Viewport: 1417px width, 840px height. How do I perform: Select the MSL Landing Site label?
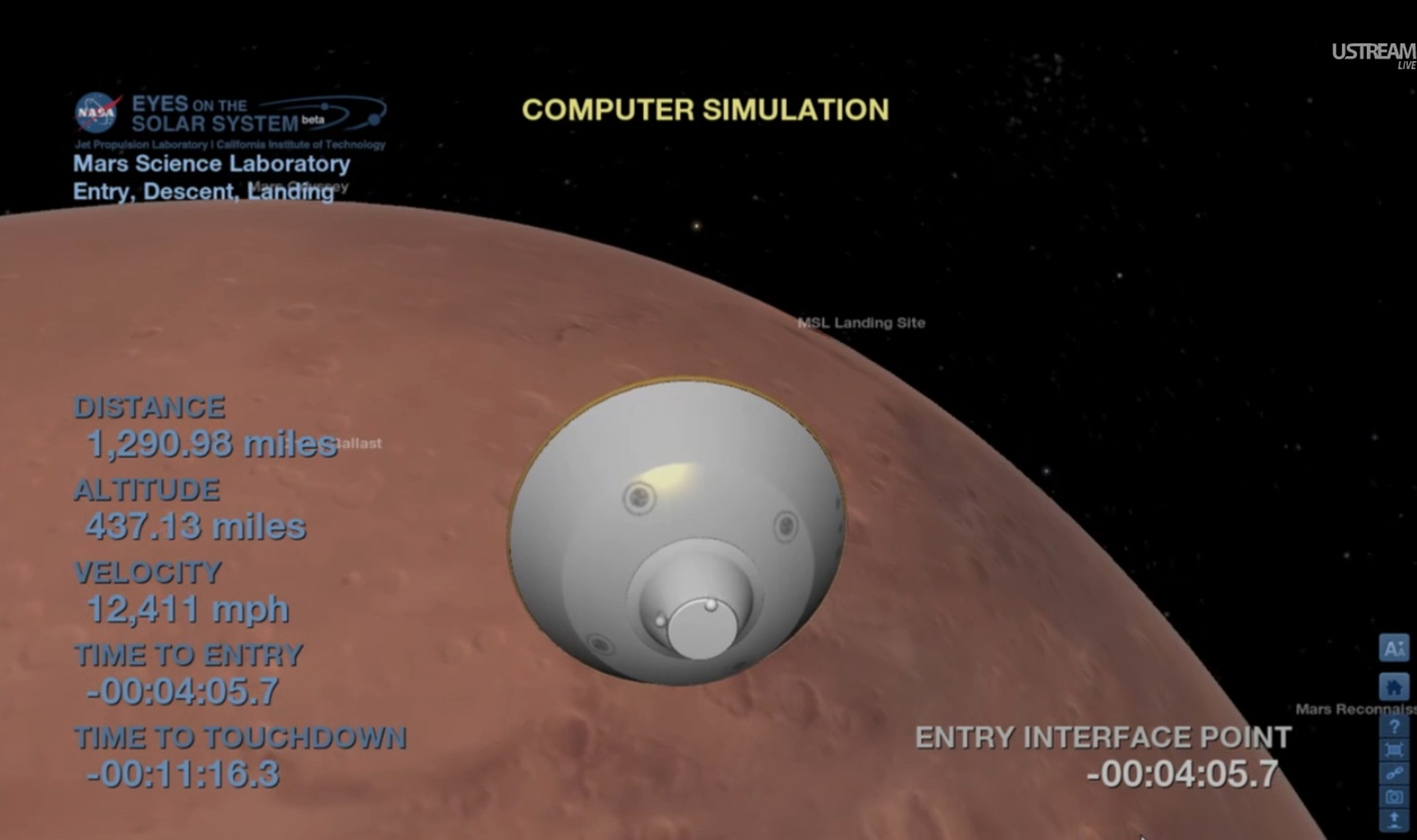coord(861,323)
